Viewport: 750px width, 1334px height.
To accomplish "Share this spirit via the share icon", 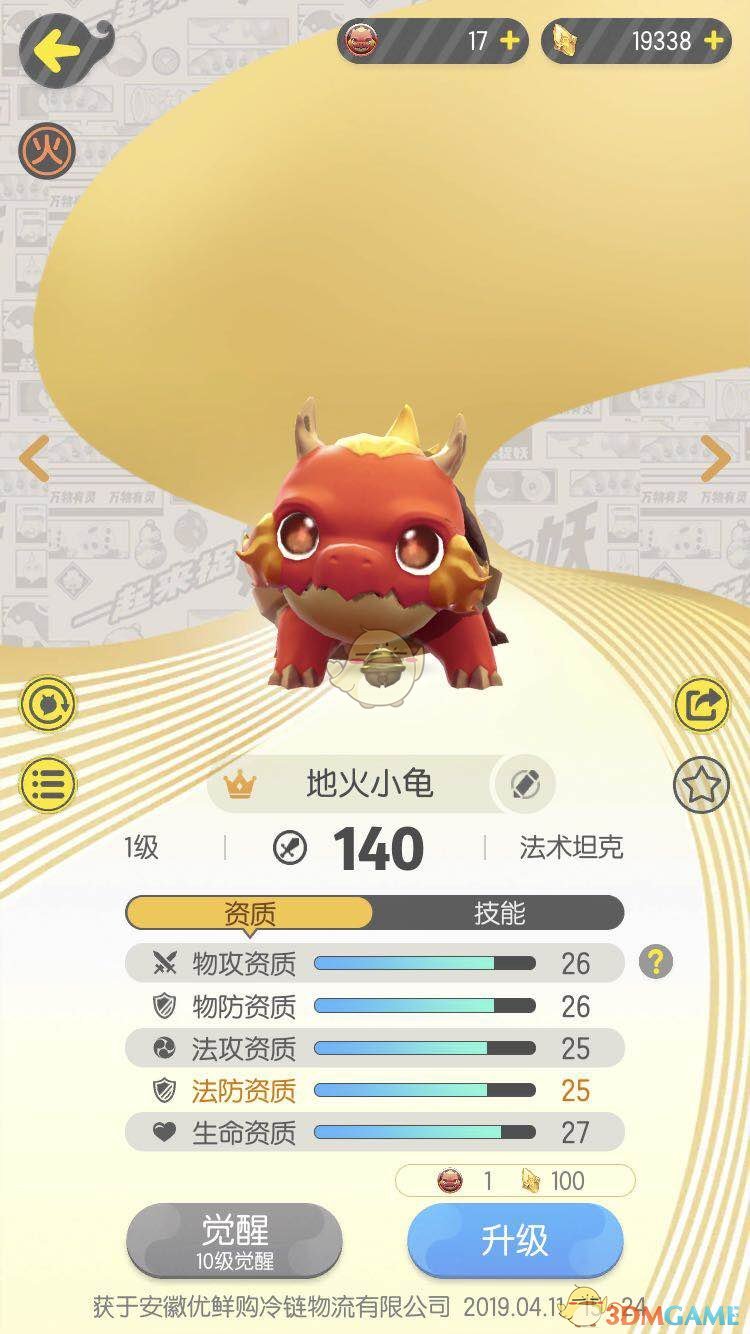I will [x=702, y=707].
